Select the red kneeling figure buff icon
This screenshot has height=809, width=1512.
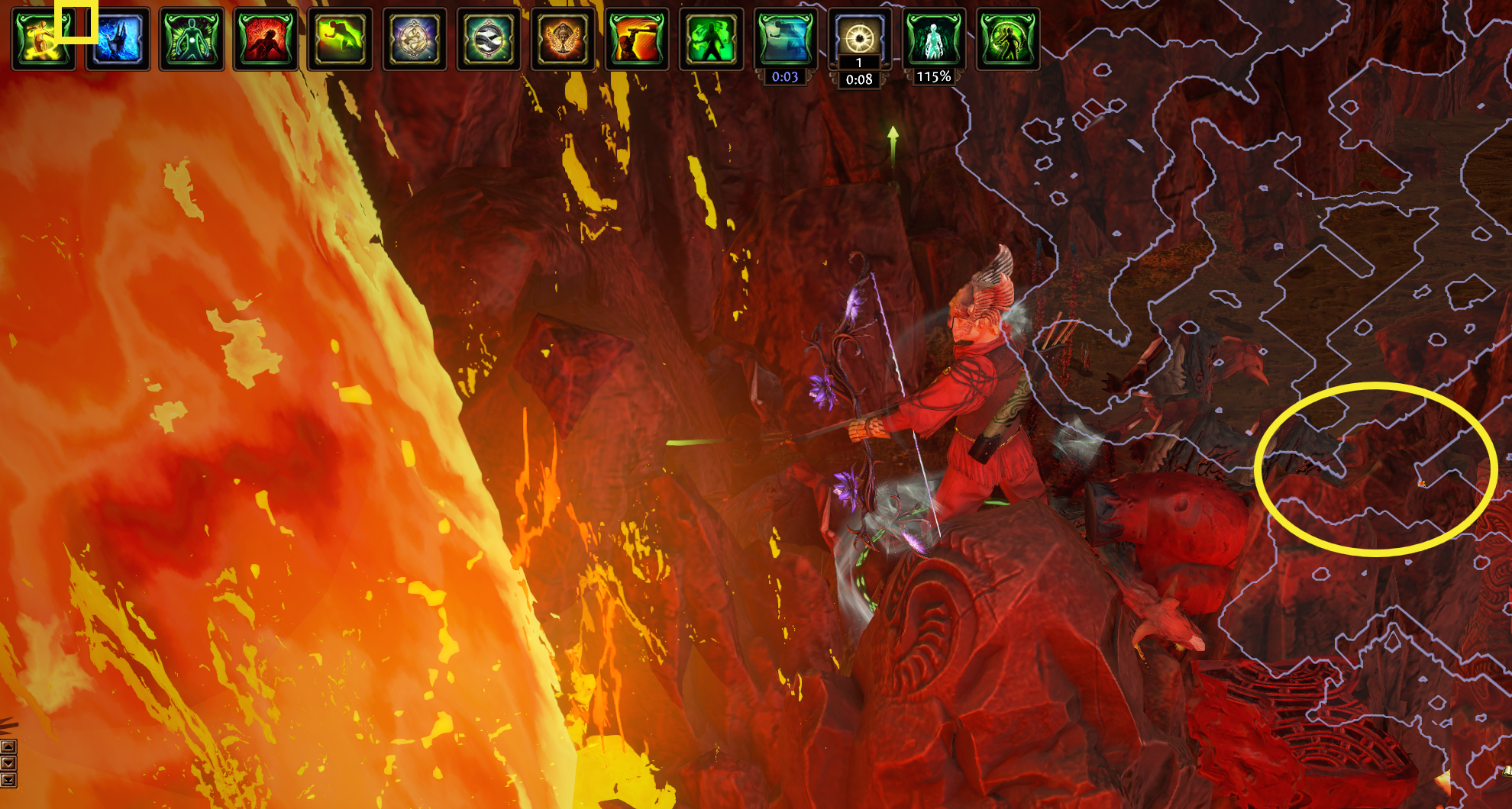click(x=265, y=39)
